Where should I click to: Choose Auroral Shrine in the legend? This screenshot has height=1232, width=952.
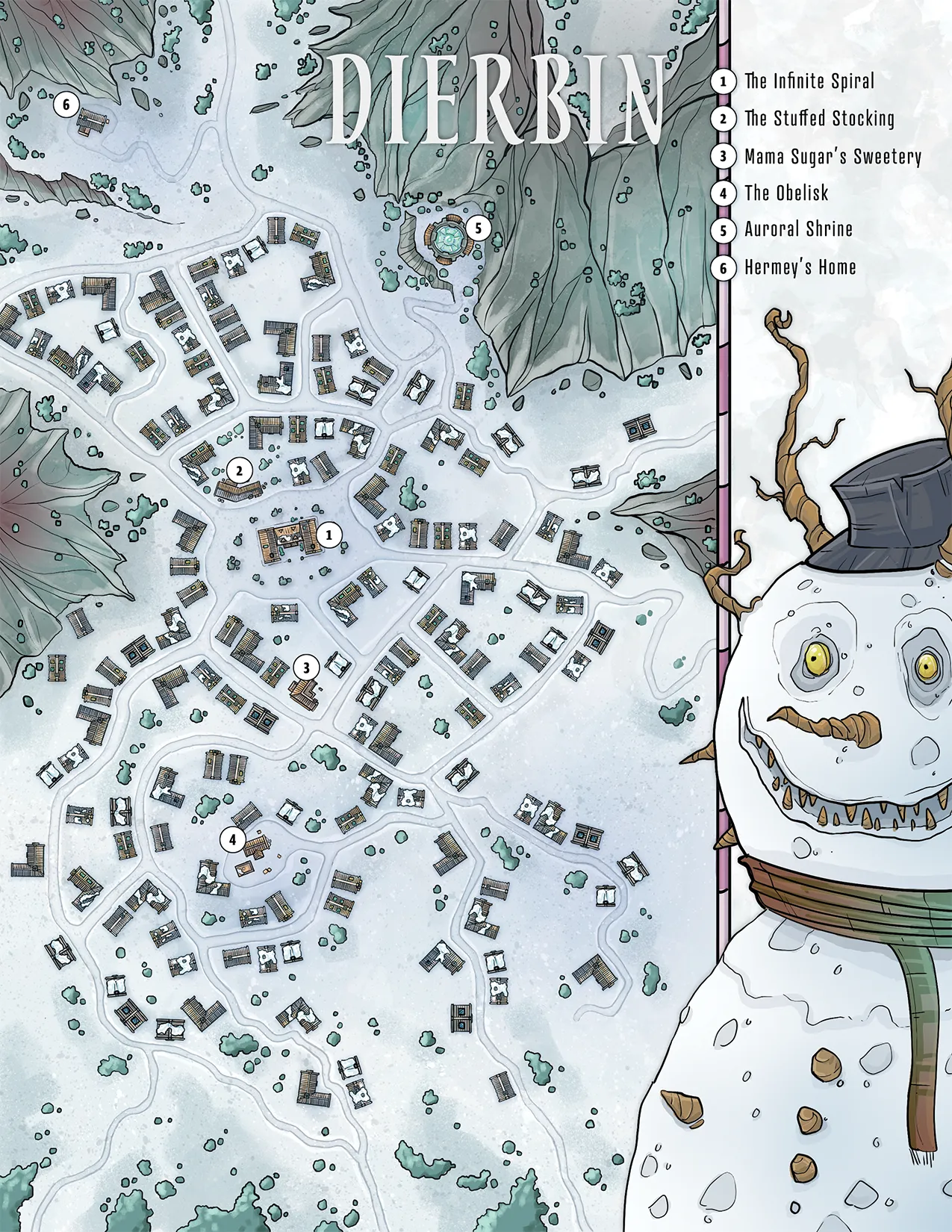(798, 229)
